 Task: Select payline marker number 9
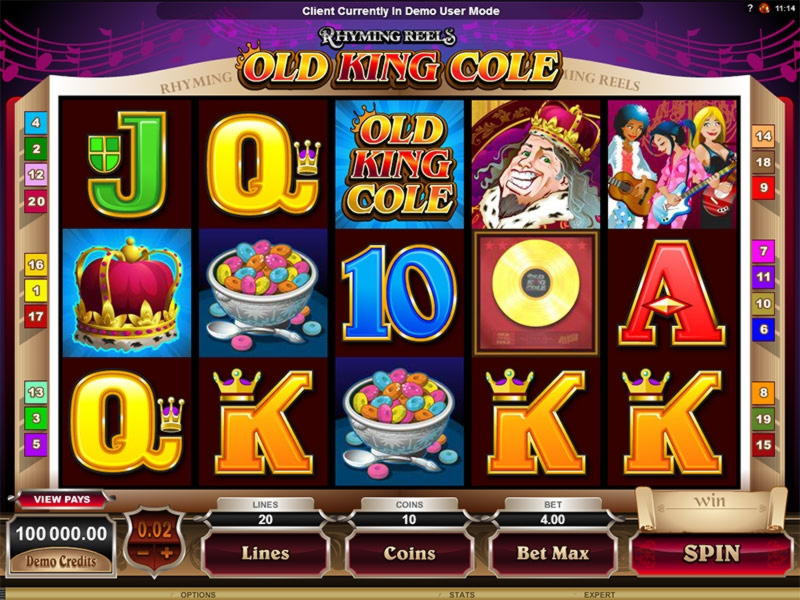[x=763, y=187]
